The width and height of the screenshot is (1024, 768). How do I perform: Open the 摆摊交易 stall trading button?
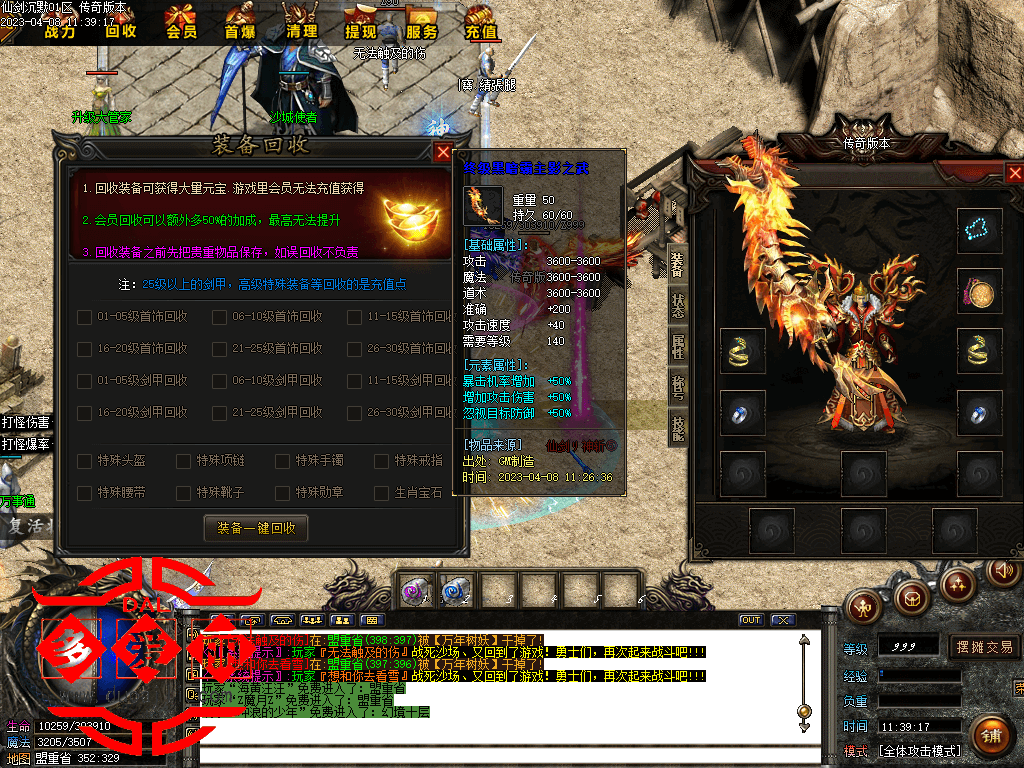pyautogui.click(x=984, y=647)
